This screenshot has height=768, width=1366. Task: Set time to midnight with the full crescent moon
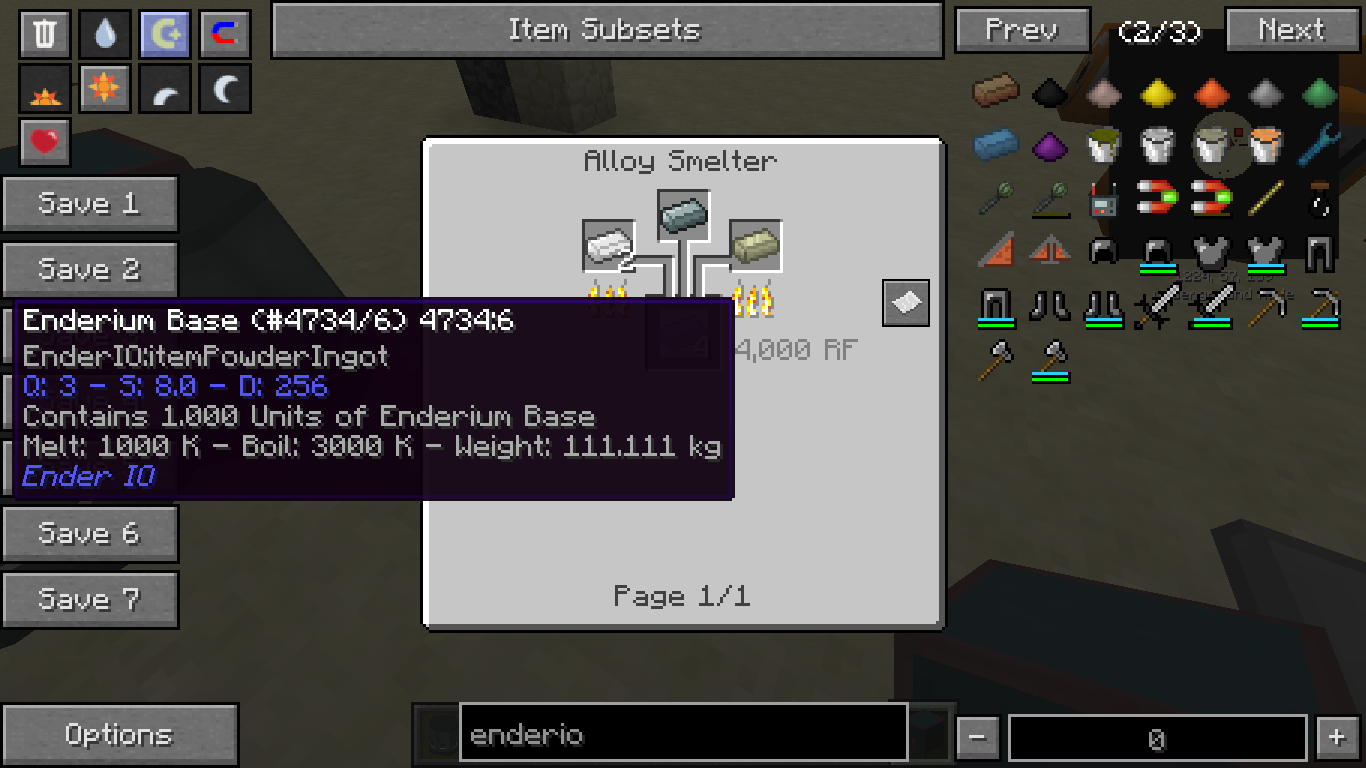(x=225, y=90)
